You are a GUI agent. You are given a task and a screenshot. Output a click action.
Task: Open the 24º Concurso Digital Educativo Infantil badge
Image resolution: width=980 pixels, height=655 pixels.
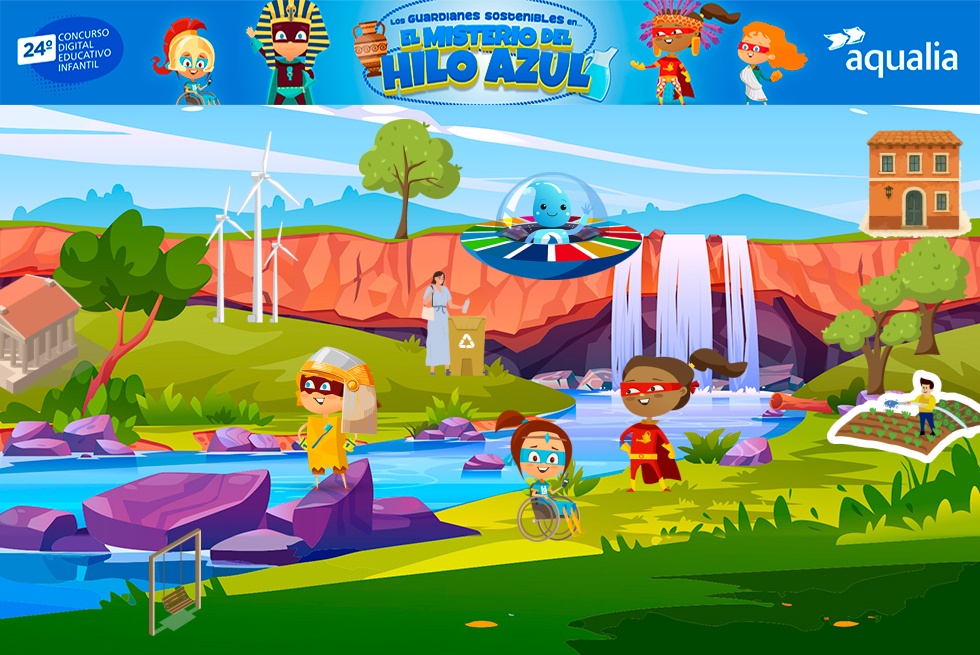pos(68,51)
